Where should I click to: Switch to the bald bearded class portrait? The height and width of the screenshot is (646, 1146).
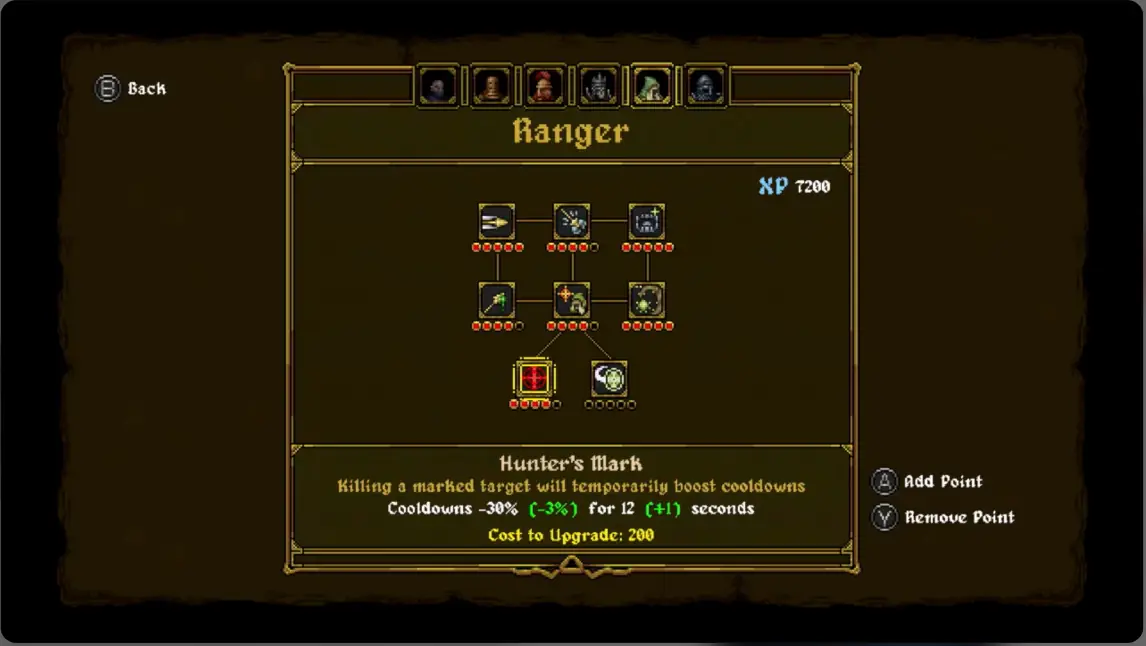[x=491, y=87]
